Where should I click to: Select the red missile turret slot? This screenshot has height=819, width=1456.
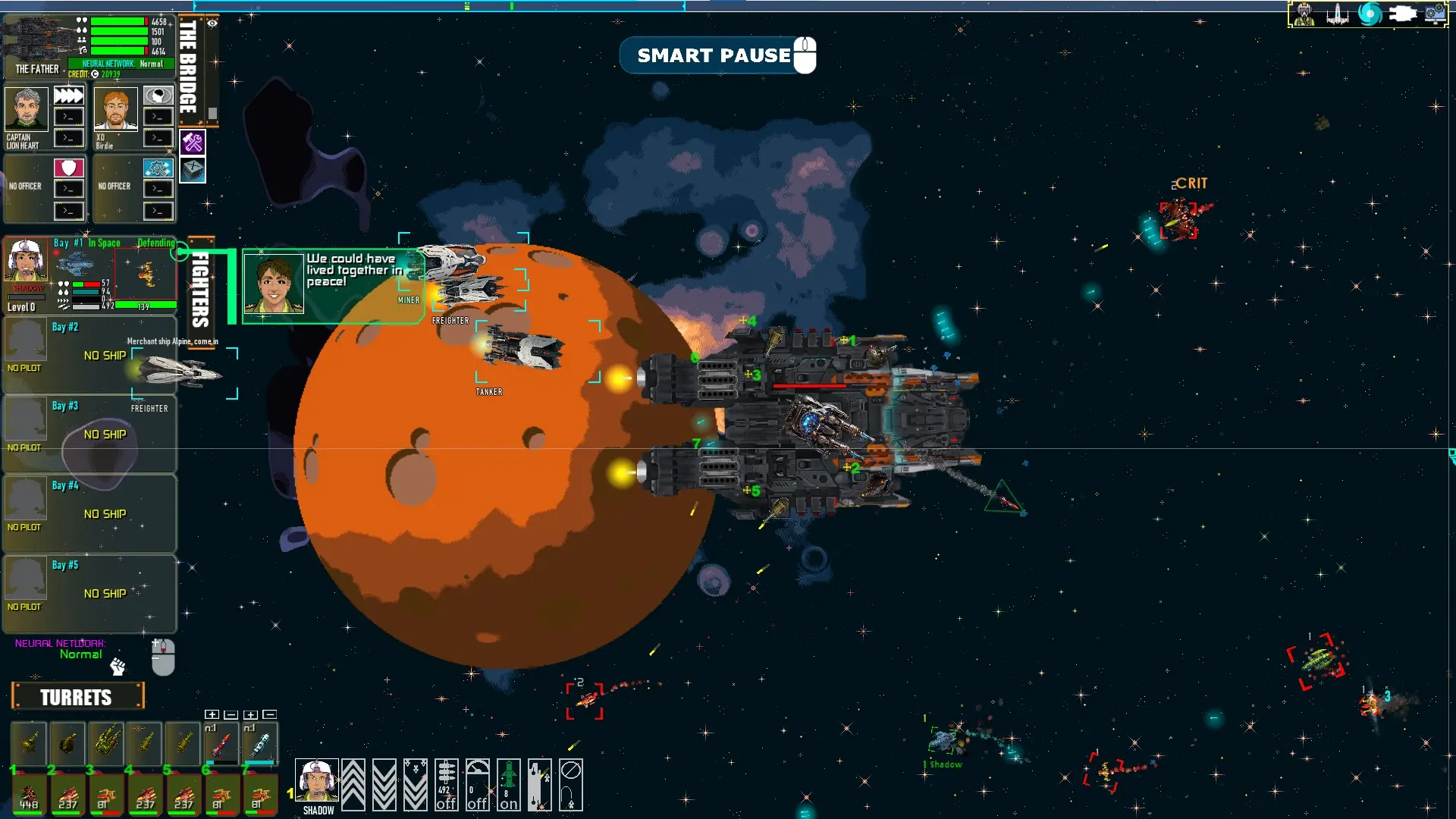pos(221,744)
